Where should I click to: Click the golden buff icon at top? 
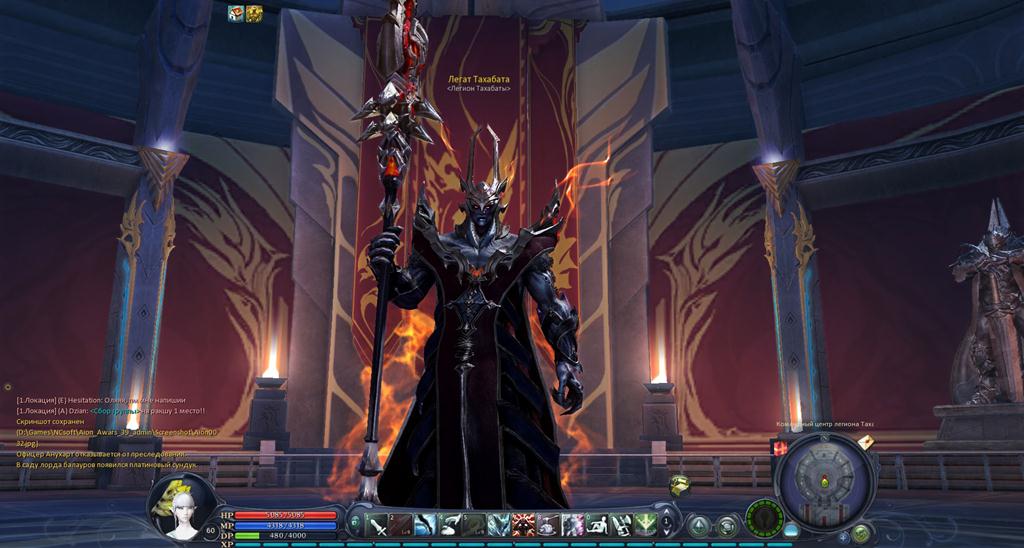[x=254, y=13]
